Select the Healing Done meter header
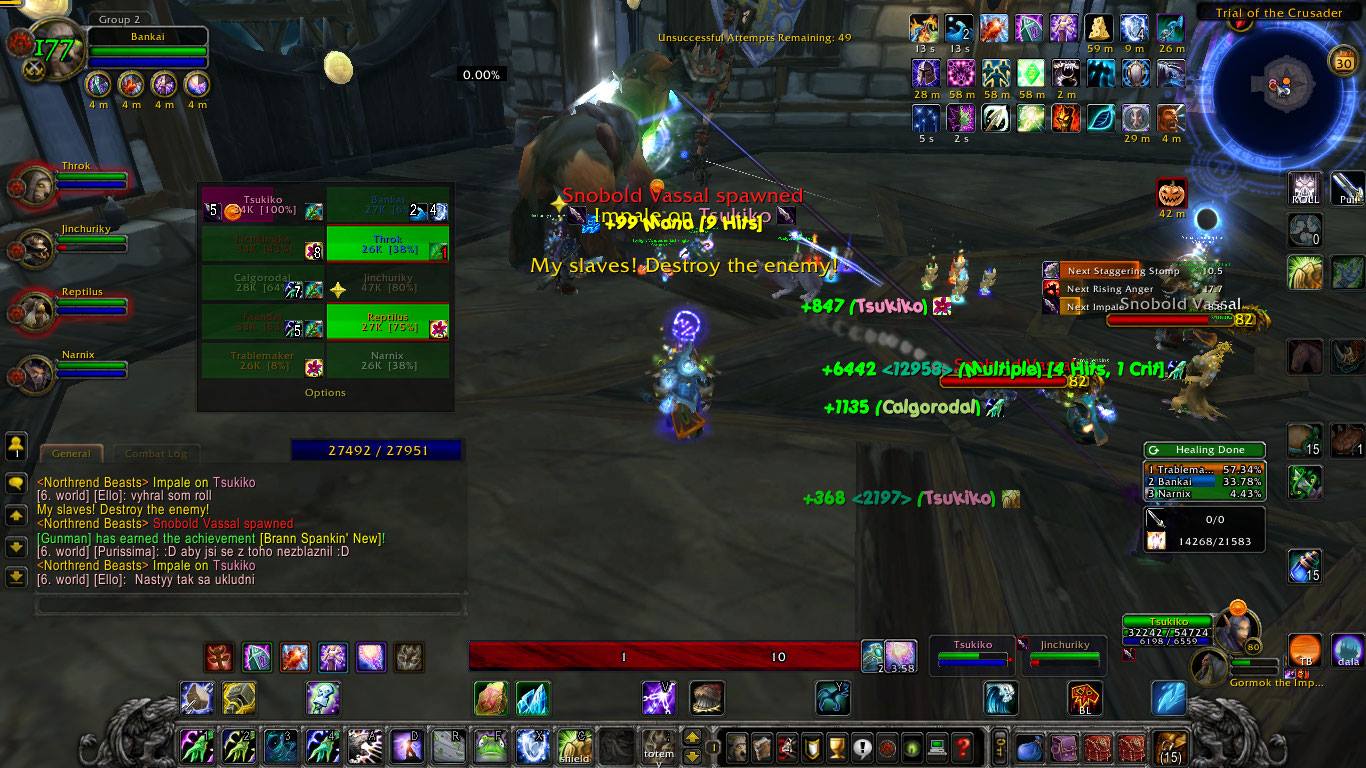 pos(1204,450)
